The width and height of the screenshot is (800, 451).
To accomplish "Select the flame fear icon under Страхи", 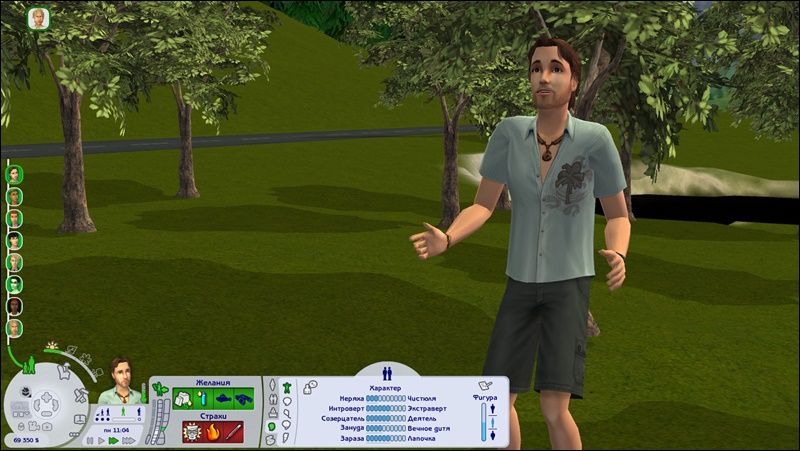I will pyautogui.click(x=211, y=432).
